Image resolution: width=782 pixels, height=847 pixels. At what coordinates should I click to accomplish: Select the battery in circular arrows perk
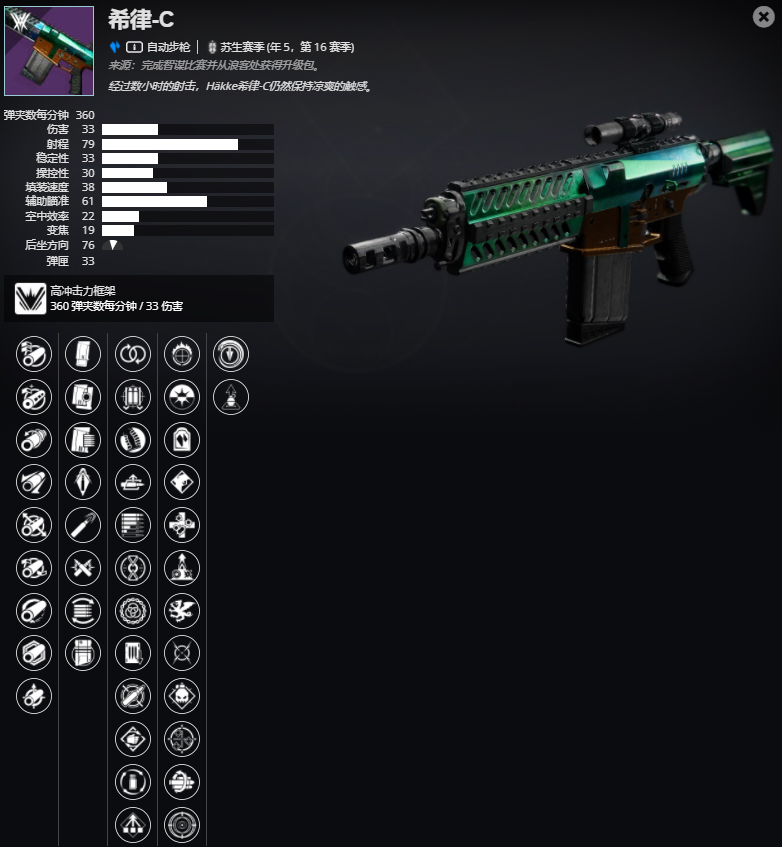(133, 782)
